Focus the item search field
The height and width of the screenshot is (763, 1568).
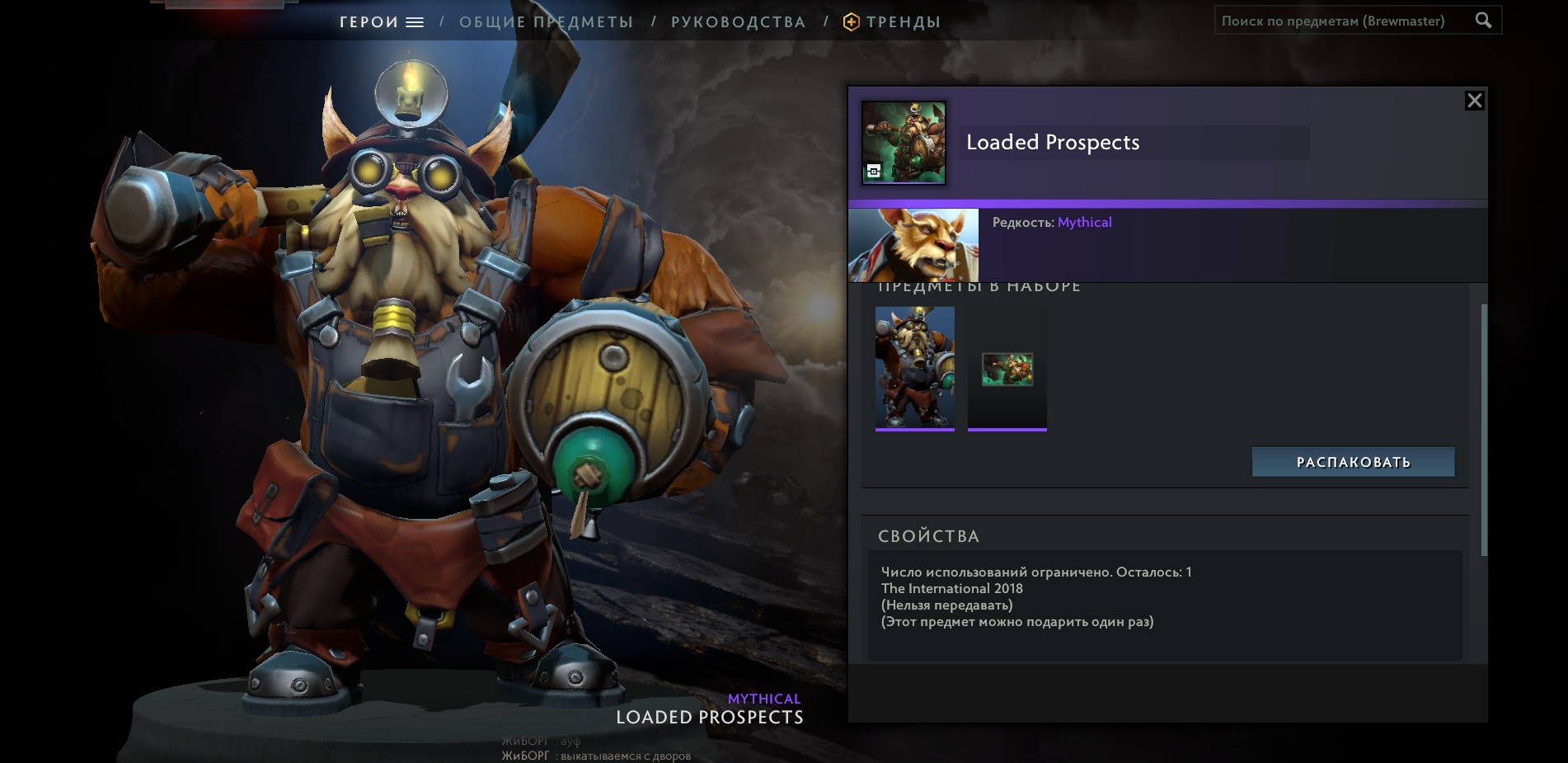[1340, 21]
